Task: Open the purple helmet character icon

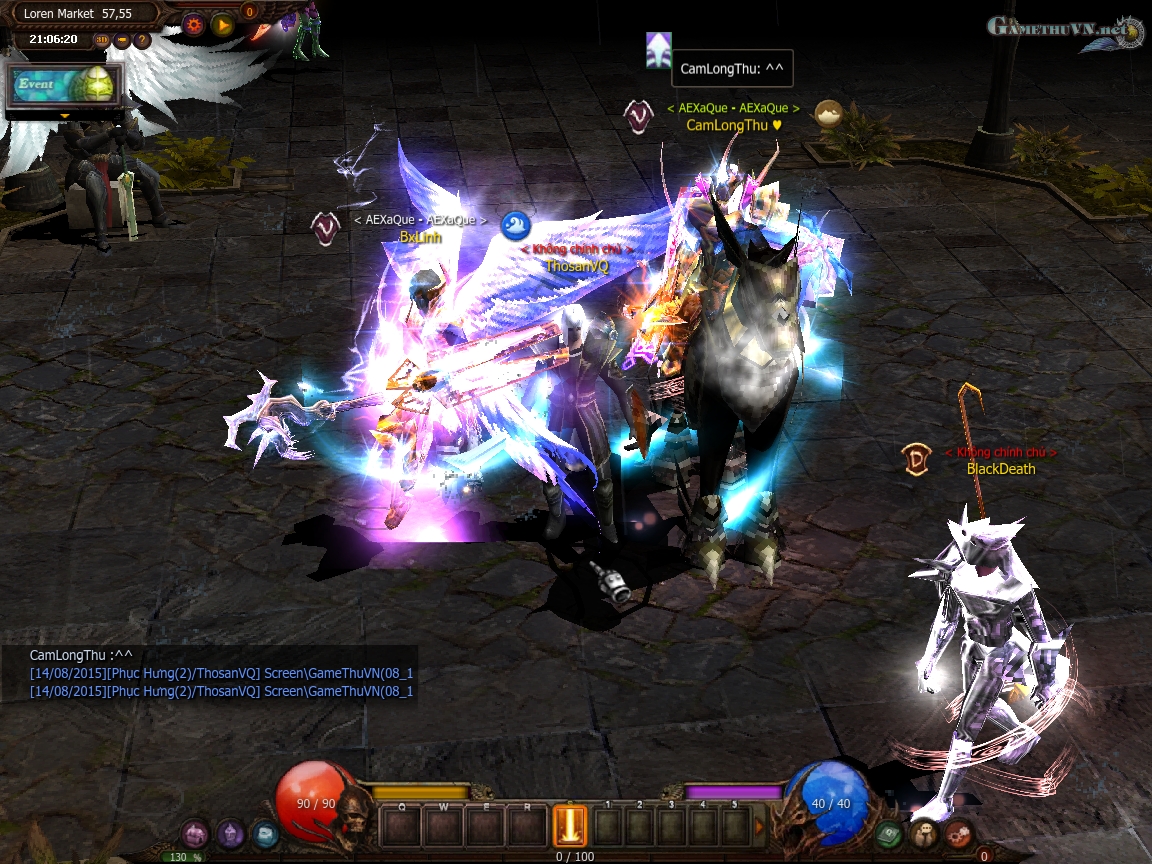Action: 231,832
